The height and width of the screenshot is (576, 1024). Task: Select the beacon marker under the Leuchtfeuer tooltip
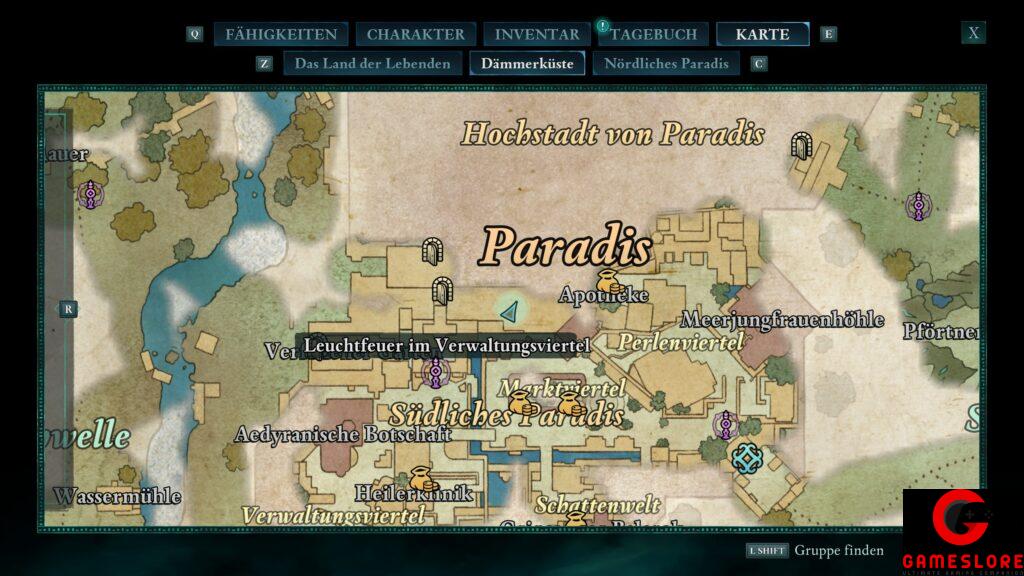435,373
